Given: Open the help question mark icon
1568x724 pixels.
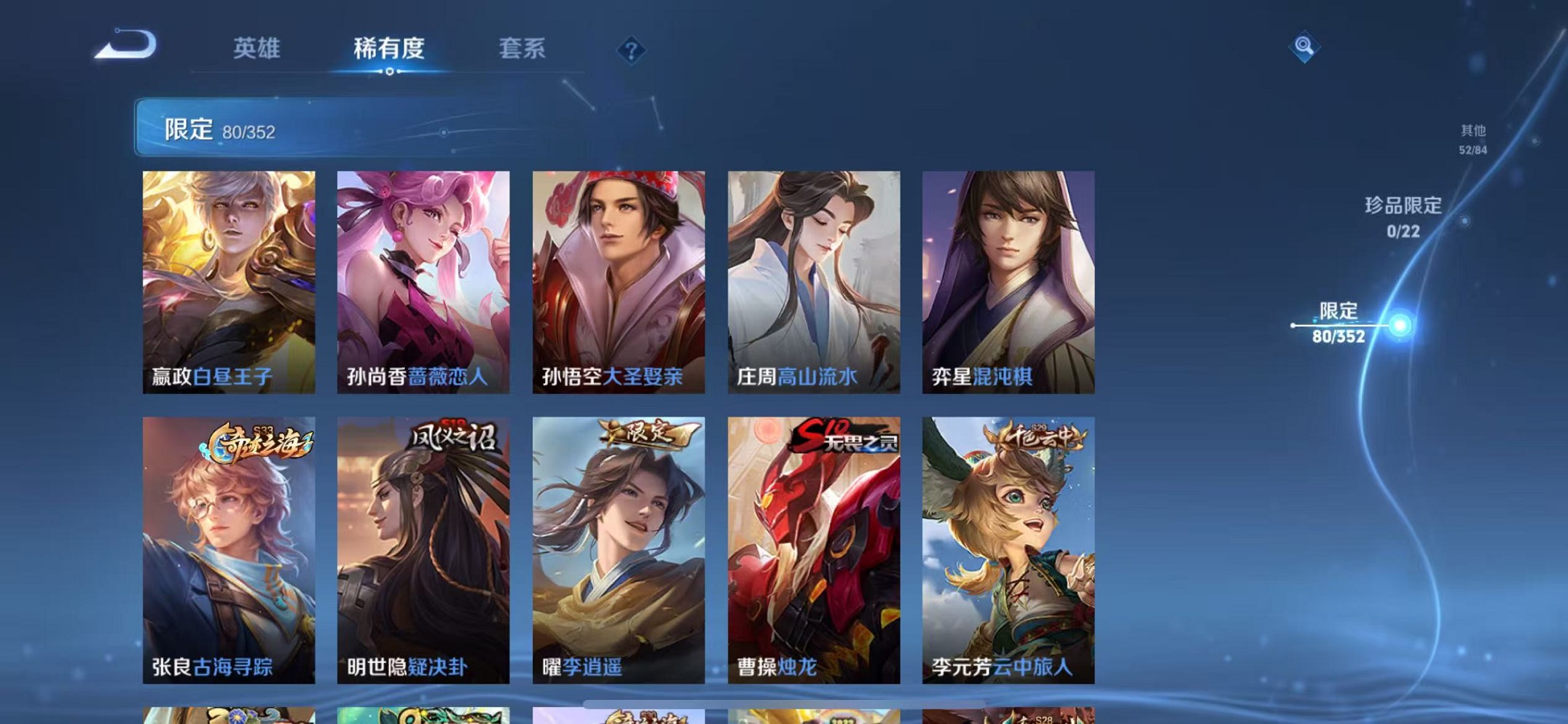Looking at the screenshot, I should point(631,50).
